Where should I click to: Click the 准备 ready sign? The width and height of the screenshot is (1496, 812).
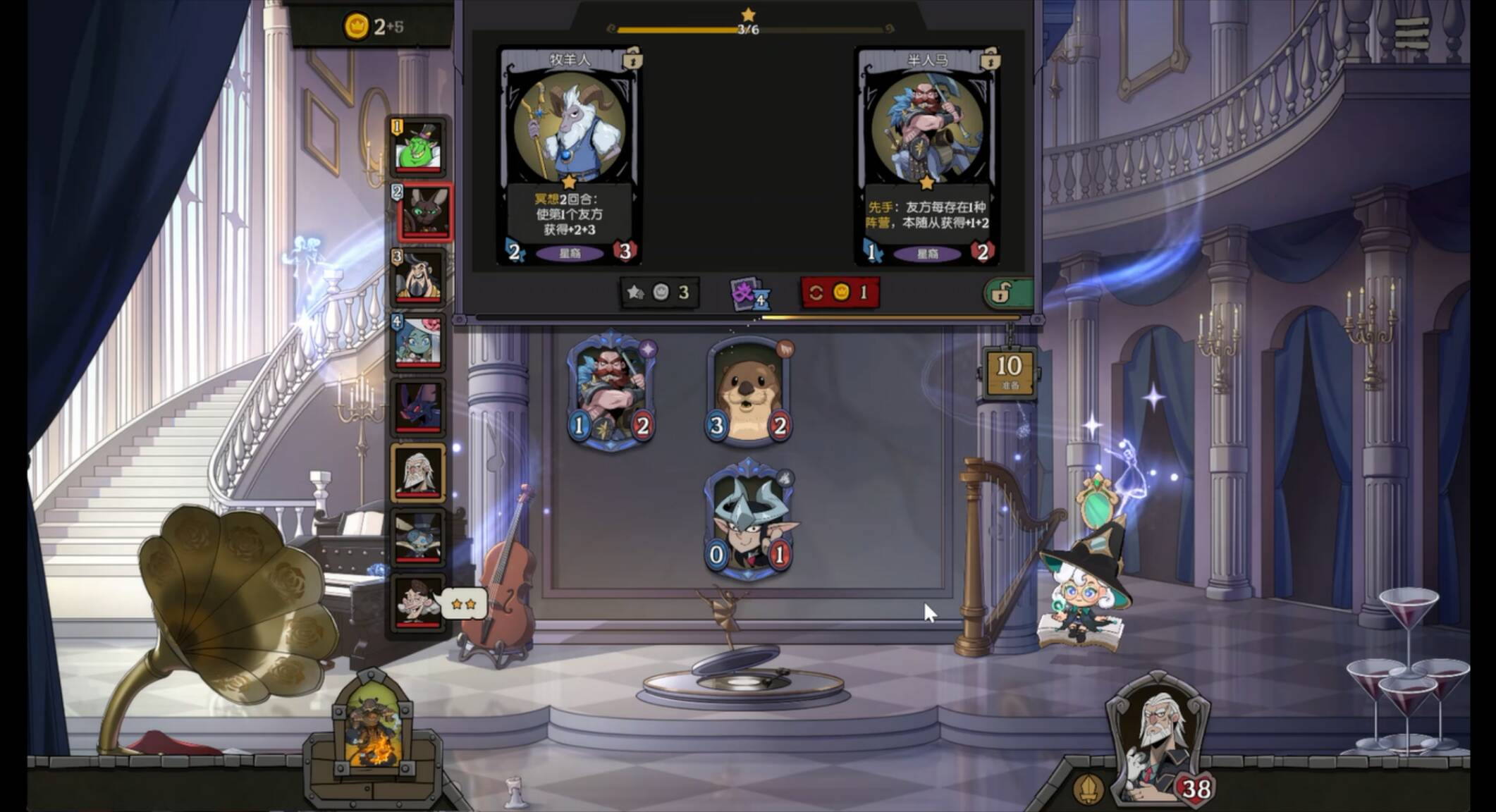[x=1009, y=371]
